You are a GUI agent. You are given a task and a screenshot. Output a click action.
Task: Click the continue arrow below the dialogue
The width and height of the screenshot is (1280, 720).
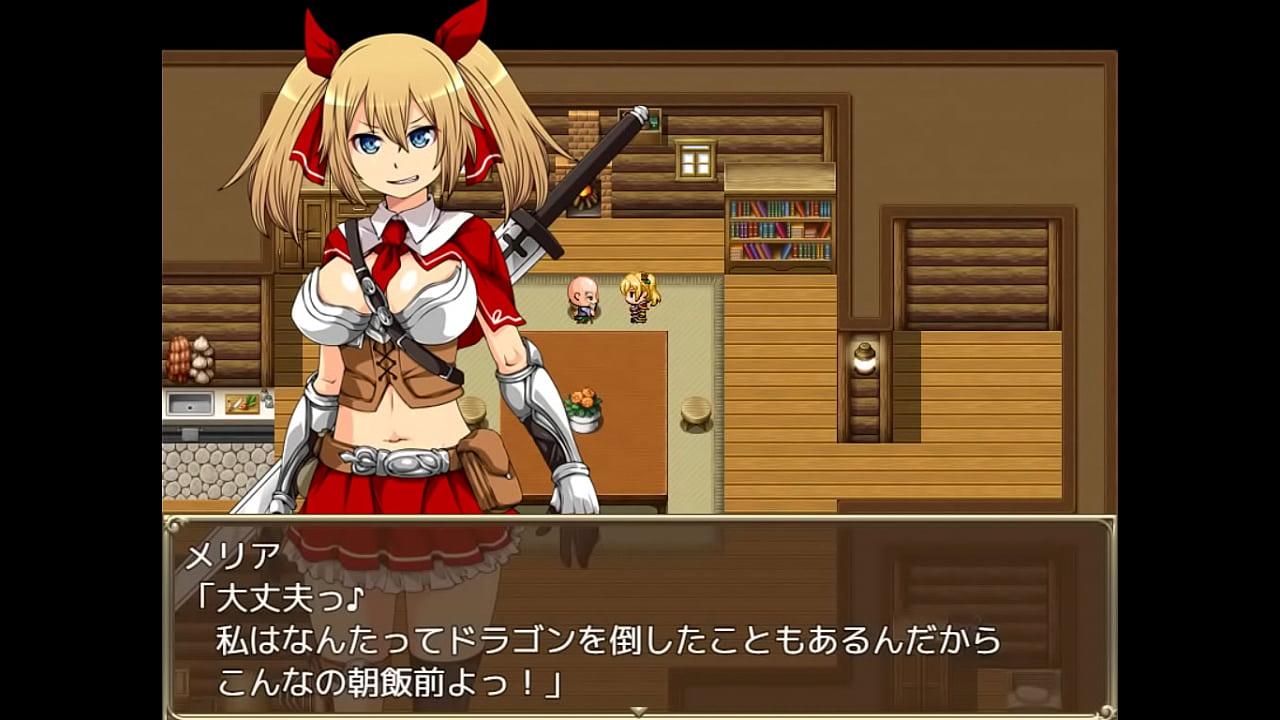(x=639, y=711)
